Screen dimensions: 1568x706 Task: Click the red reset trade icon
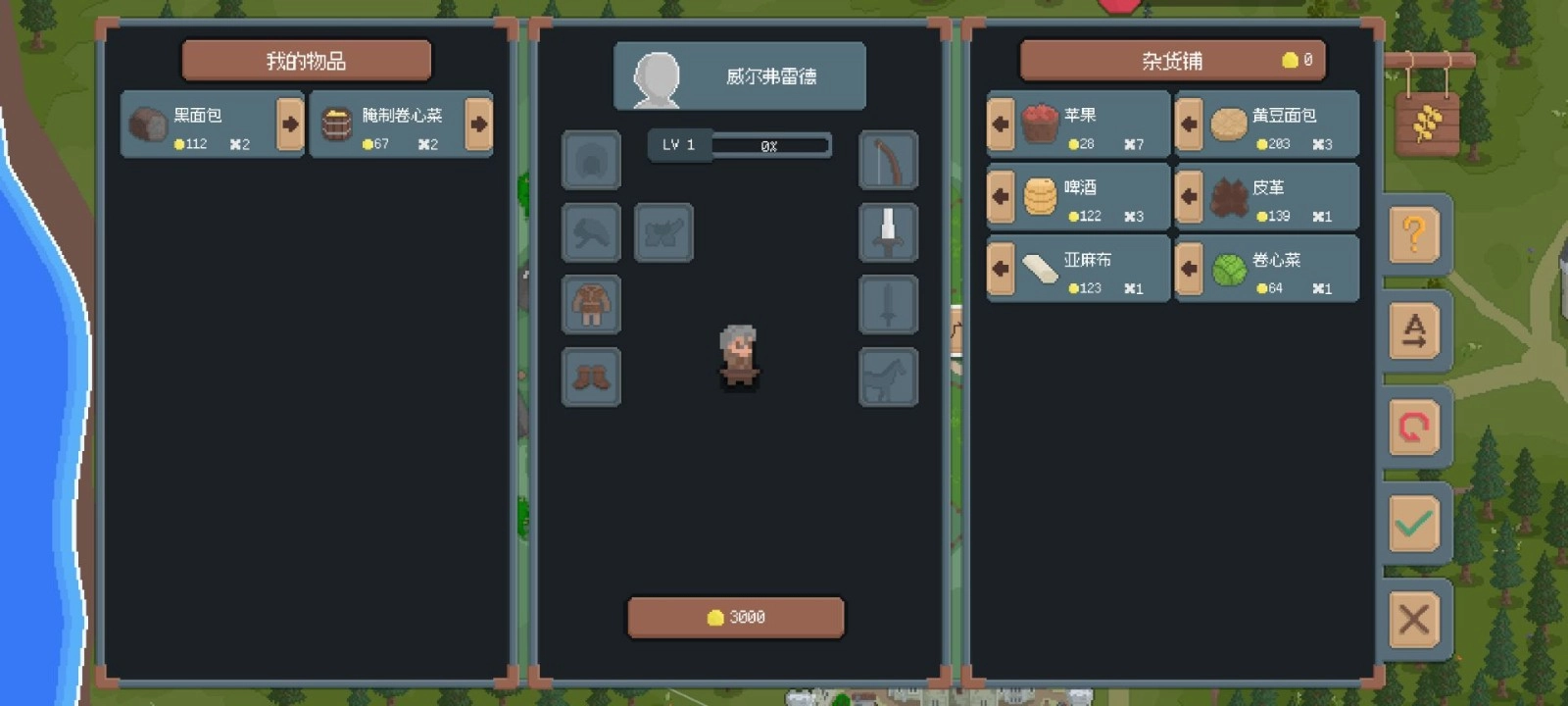coord(1414,429)
